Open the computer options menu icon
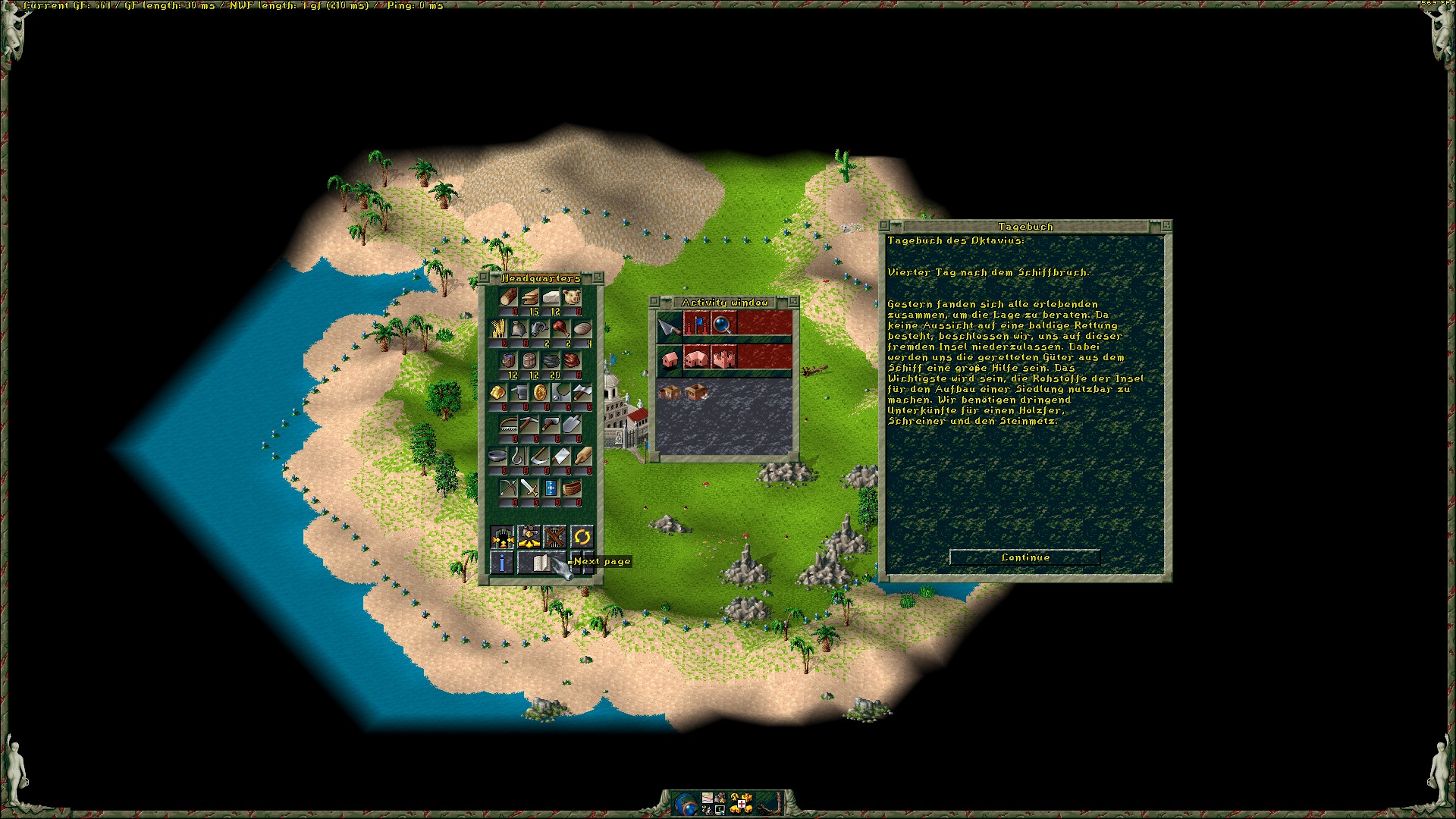This screenshot has width=1456, height=819. click(720, 809)
